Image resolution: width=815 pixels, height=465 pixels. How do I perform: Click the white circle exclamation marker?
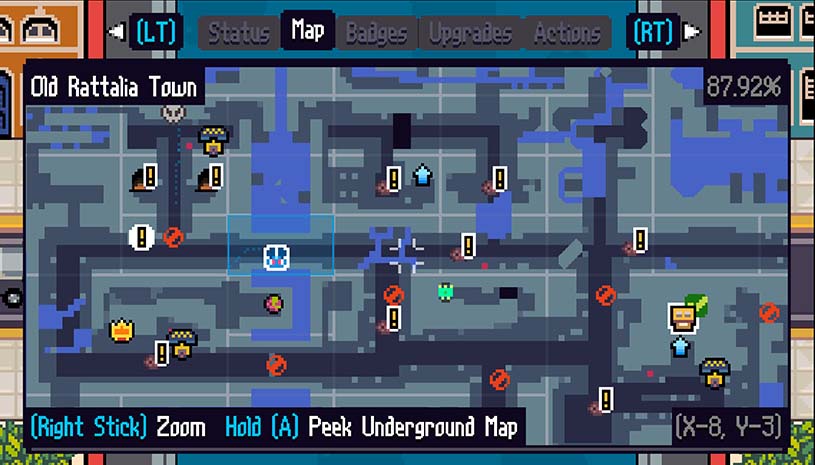point(141,237)
